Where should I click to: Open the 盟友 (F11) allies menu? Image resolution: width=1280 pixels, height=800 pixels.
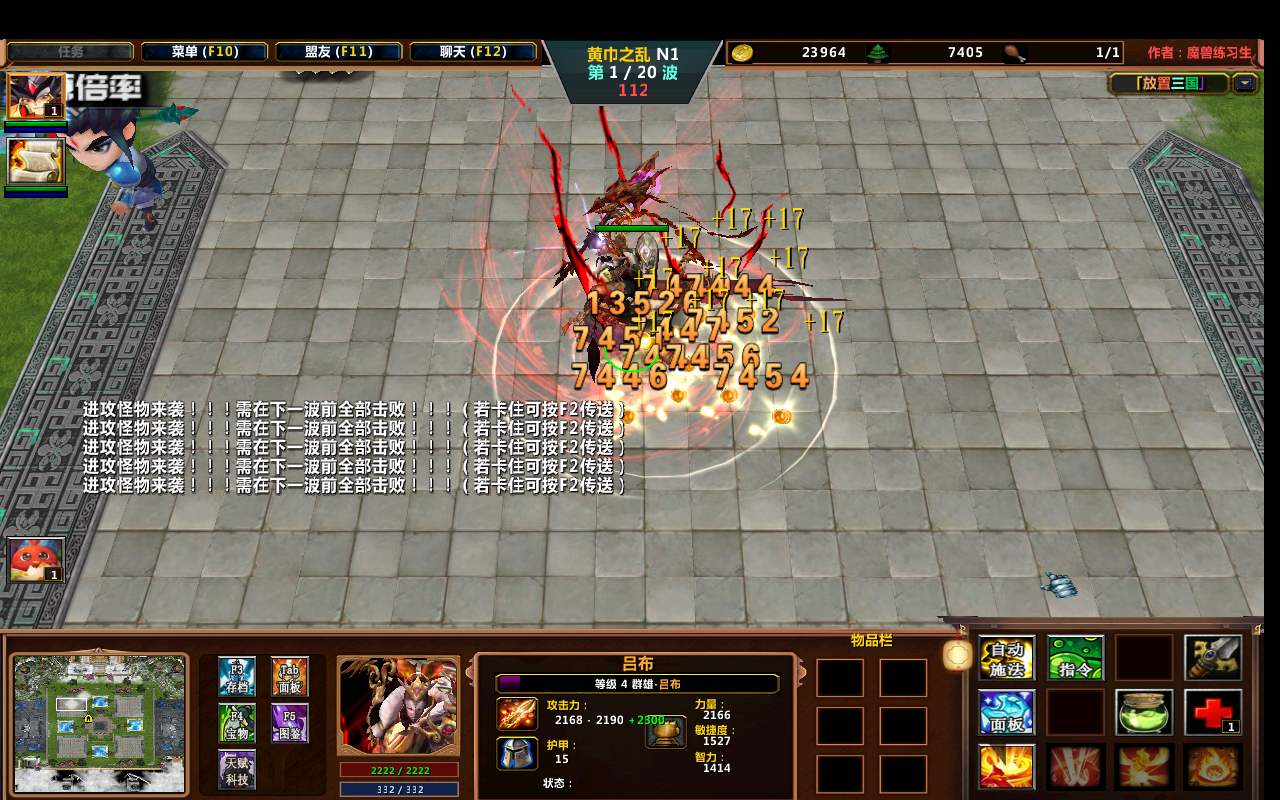click(338, 52)
